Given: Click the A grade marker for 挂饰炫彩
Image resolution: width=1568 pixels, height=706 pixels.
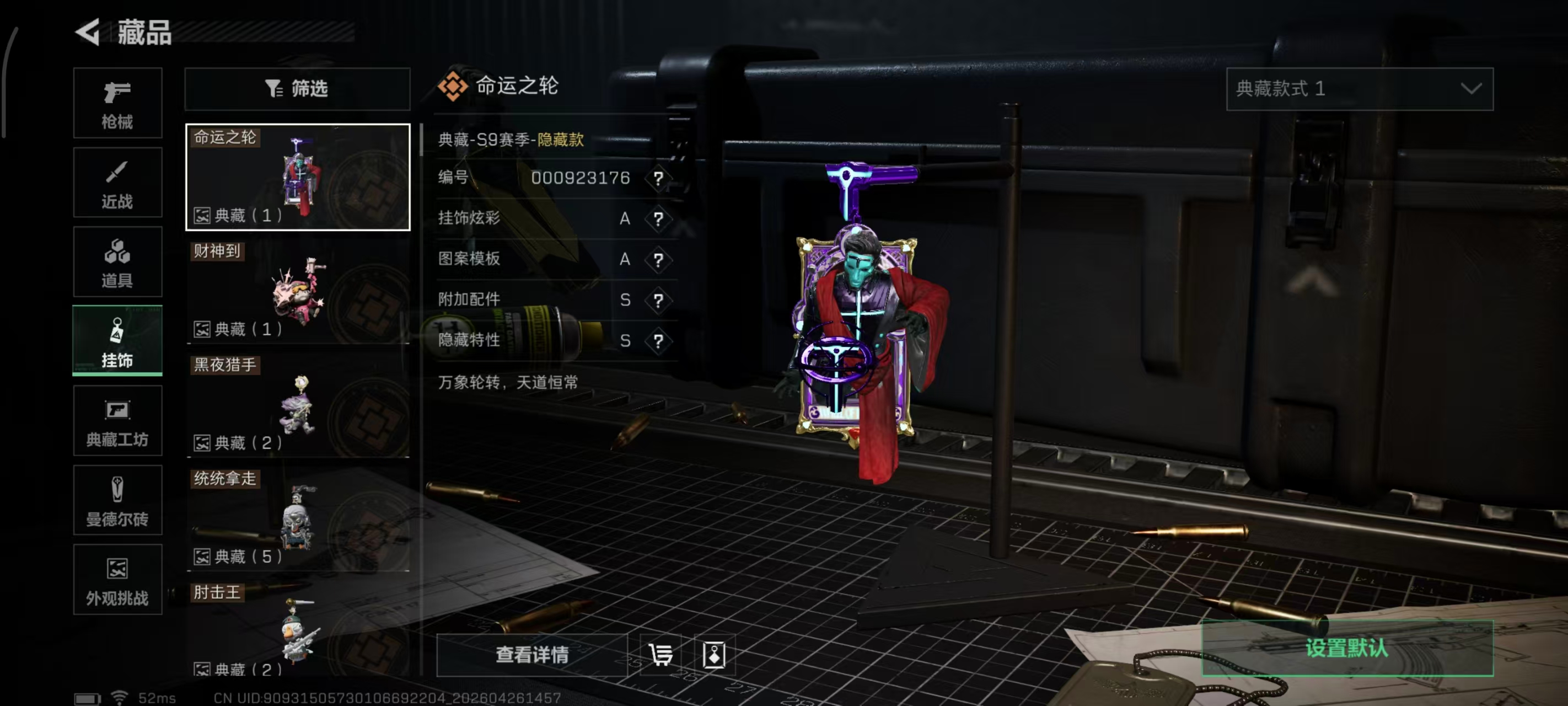Looking at the screenshot, I should pos(625,218).
